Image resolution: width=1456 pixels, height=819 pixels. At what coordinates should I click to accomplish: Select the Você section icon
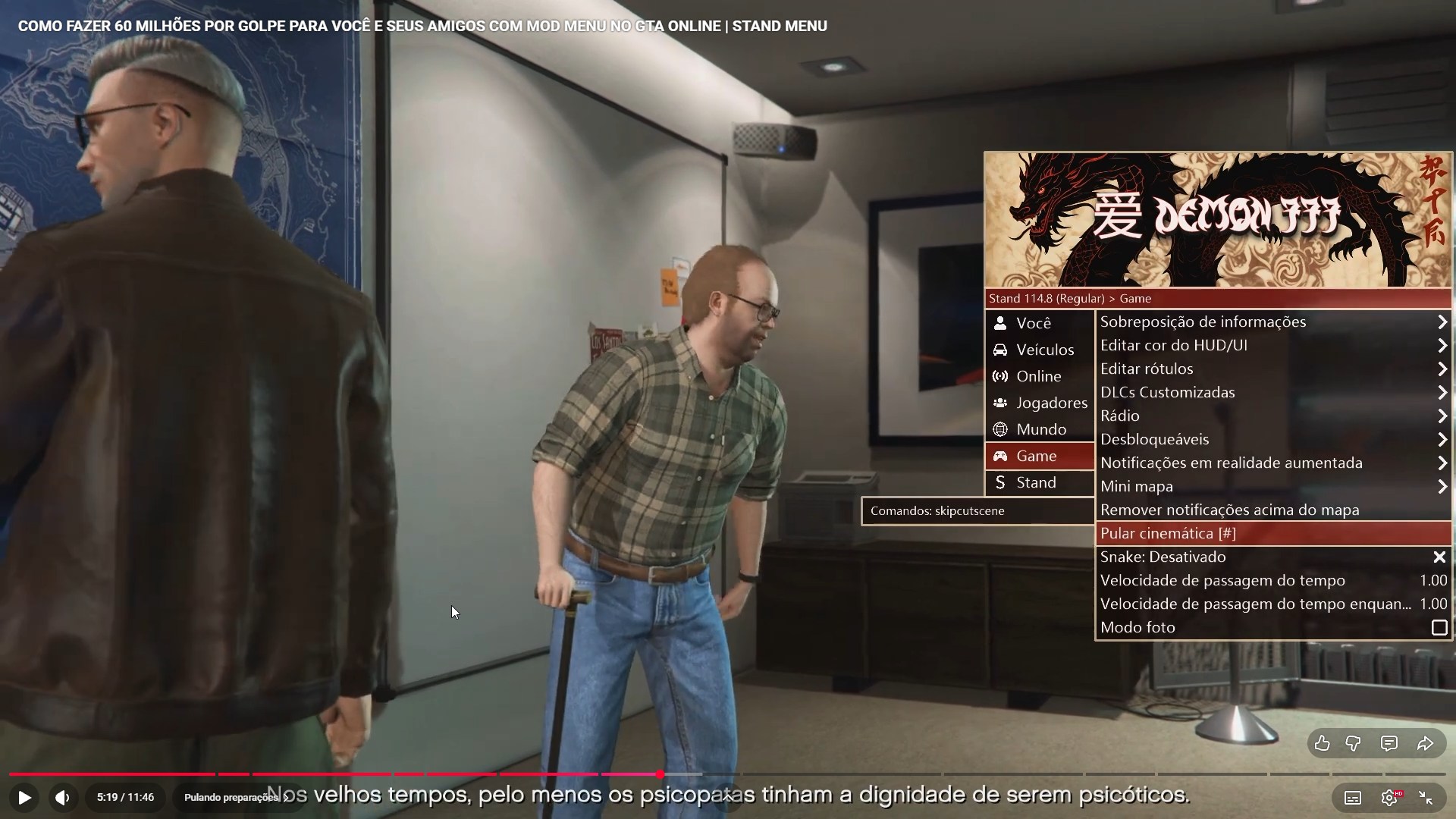click(1000, 322)
